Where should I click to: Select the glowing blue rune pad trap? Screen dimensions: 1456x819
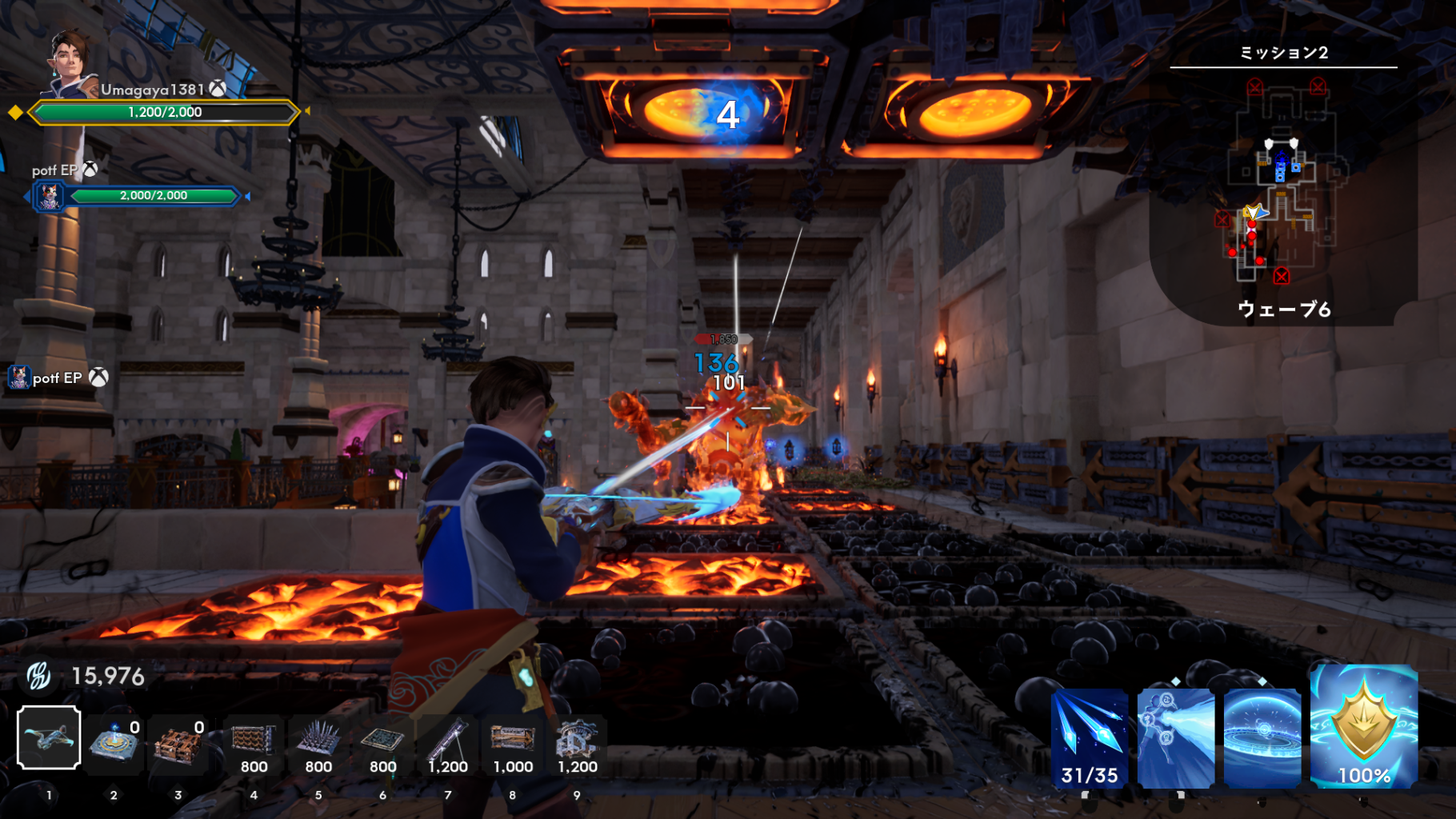[114, 741]
